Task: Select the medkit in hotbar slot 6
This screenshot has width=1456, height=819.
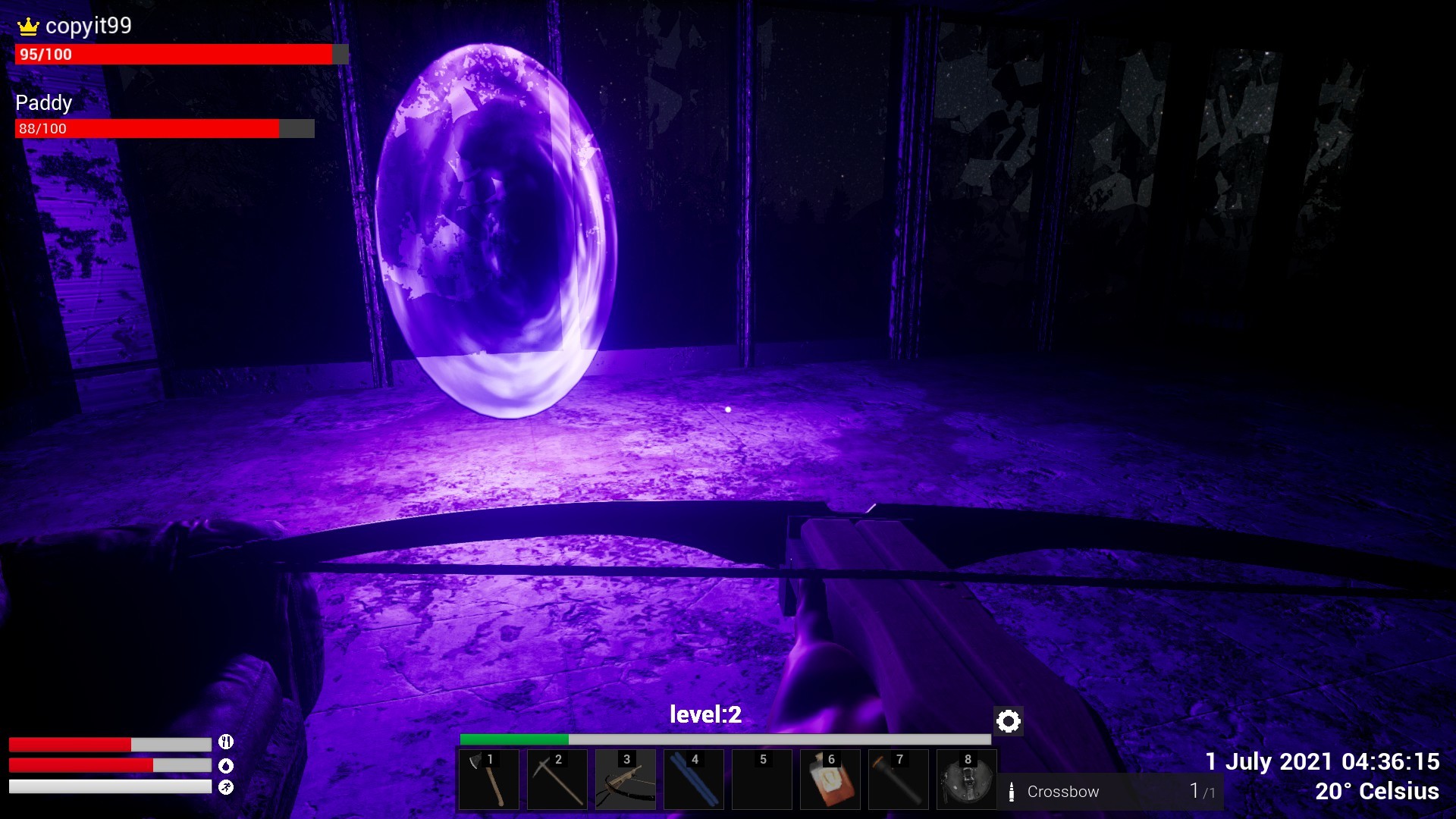Action: (830, 780)
